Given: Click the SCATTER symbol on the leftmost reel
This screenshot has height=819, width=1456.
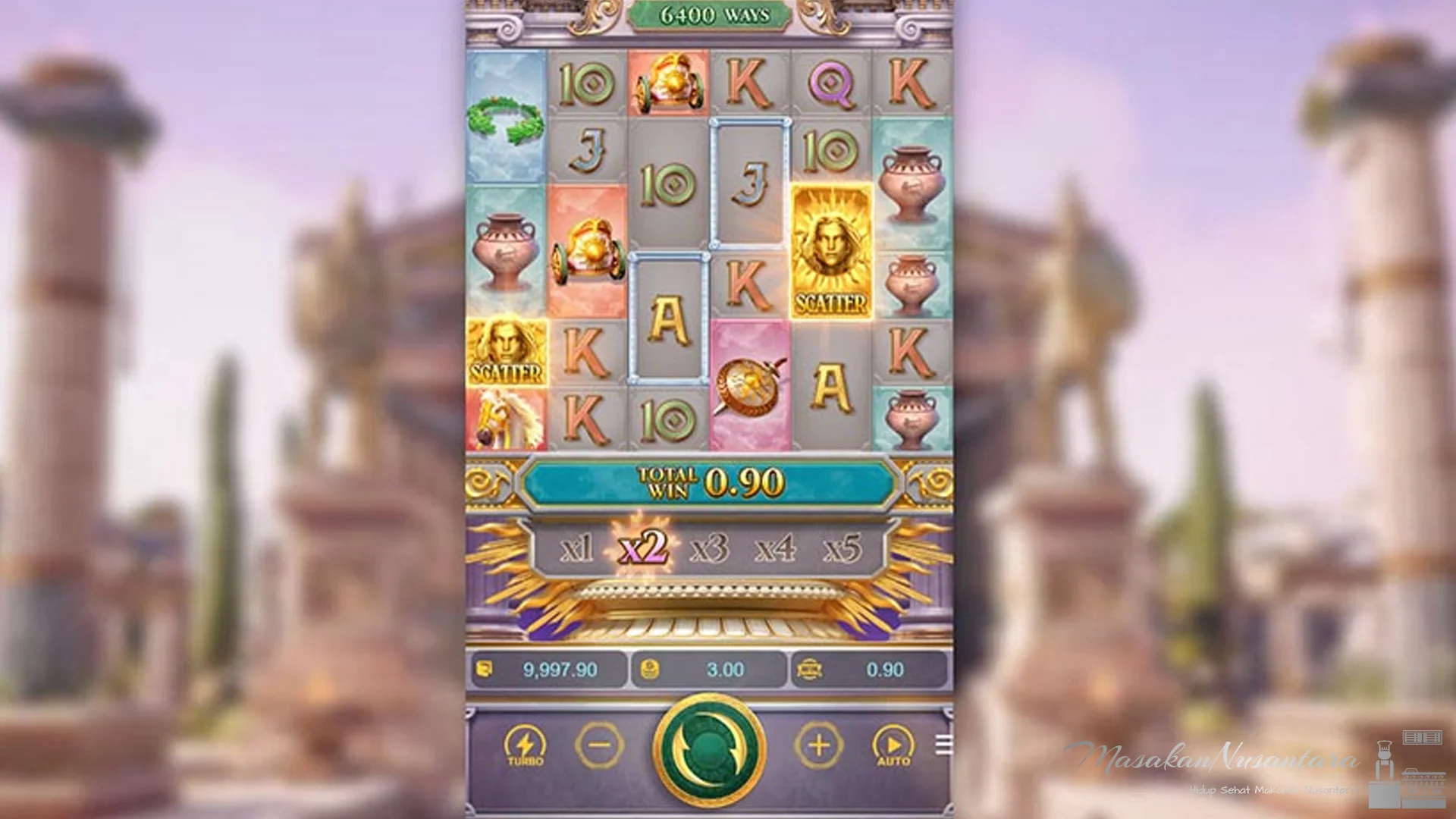Looking at the screenshot, I should 507,353.
